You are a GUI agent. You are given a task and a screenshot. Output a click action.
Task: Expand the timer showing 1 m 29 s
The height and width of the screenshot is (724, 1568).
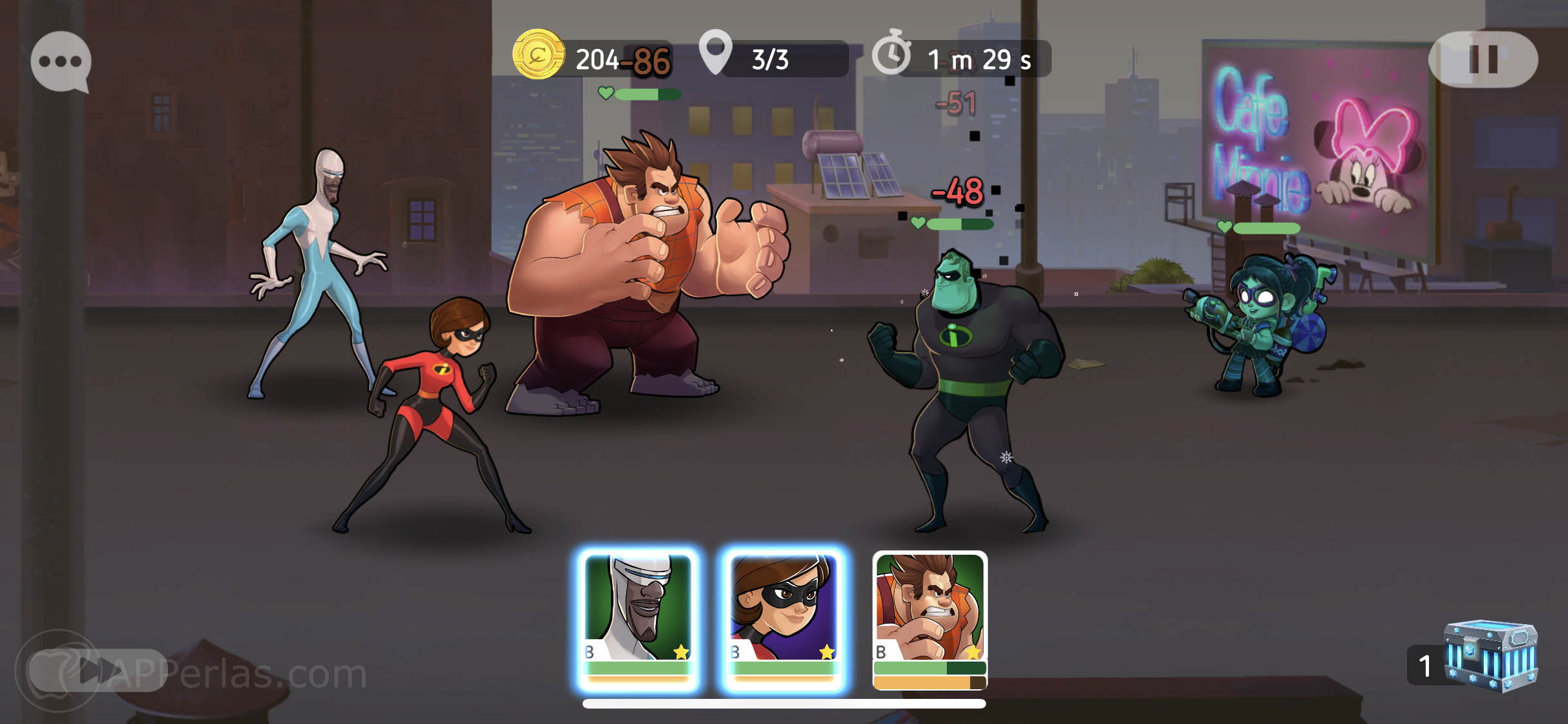click(978, 59)
